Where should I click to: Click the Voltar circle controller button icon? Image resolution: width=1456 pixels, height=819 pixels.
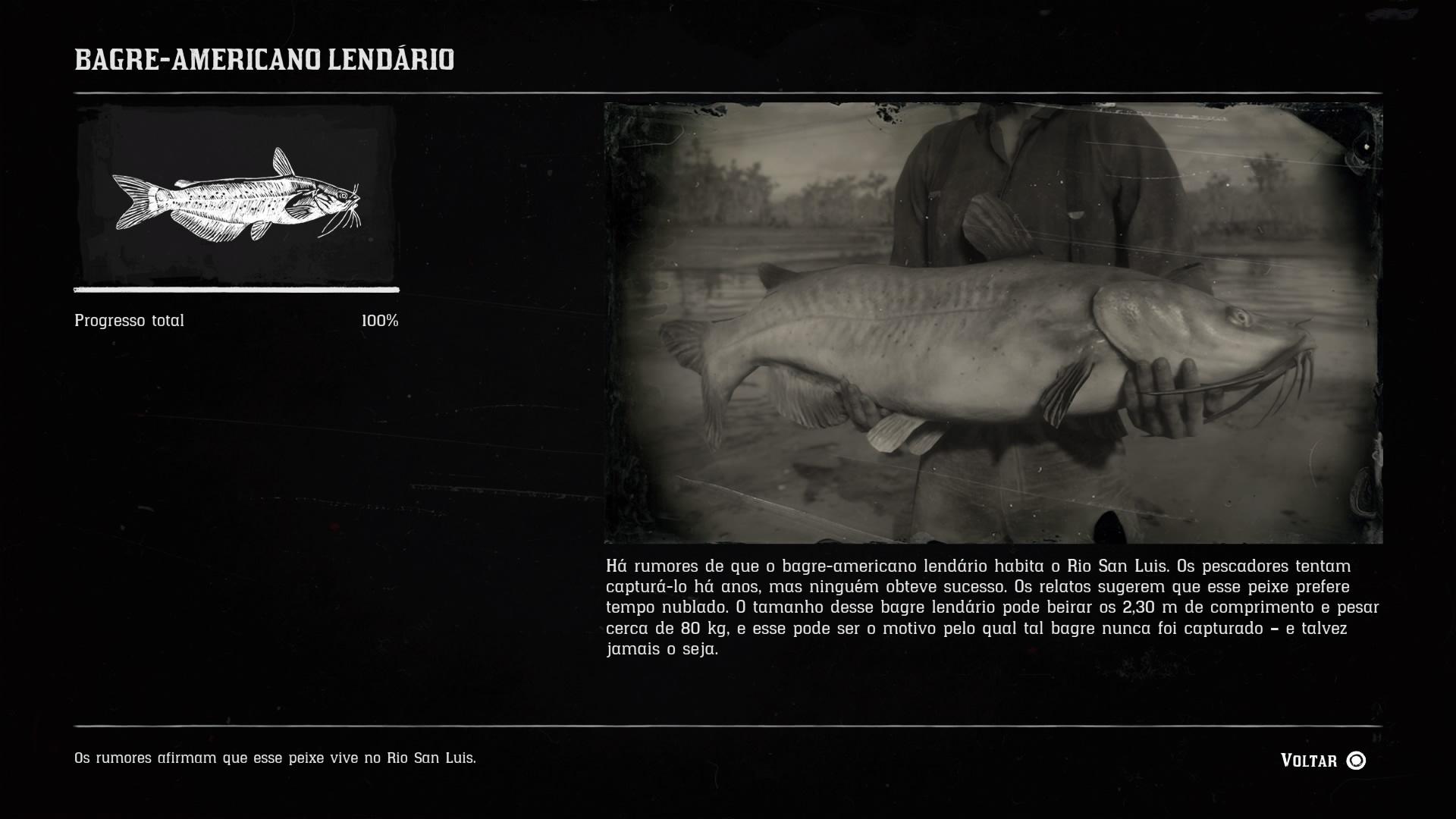pos(1357,760)
